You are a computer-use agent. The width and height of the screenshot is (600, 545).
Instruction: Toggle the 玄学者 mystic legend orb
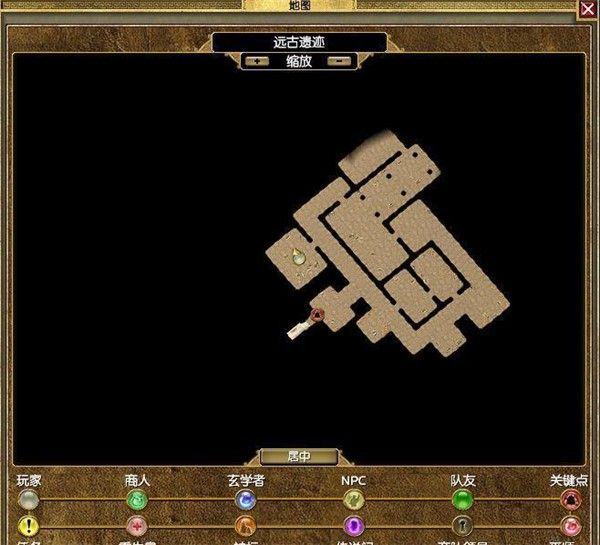point(245,499)
